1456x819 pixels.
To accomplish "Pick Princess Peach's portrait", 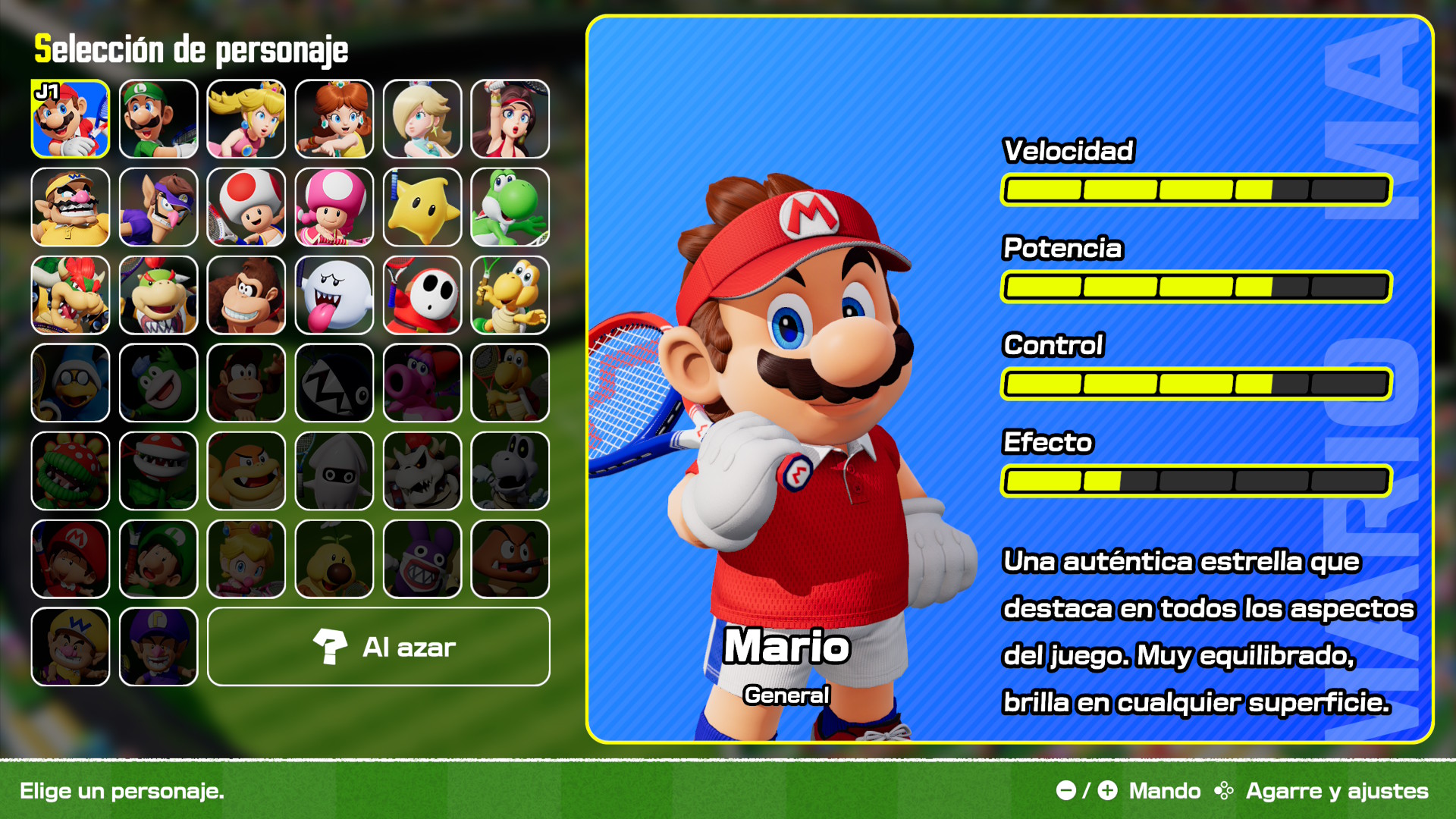I will coord(246,119).
